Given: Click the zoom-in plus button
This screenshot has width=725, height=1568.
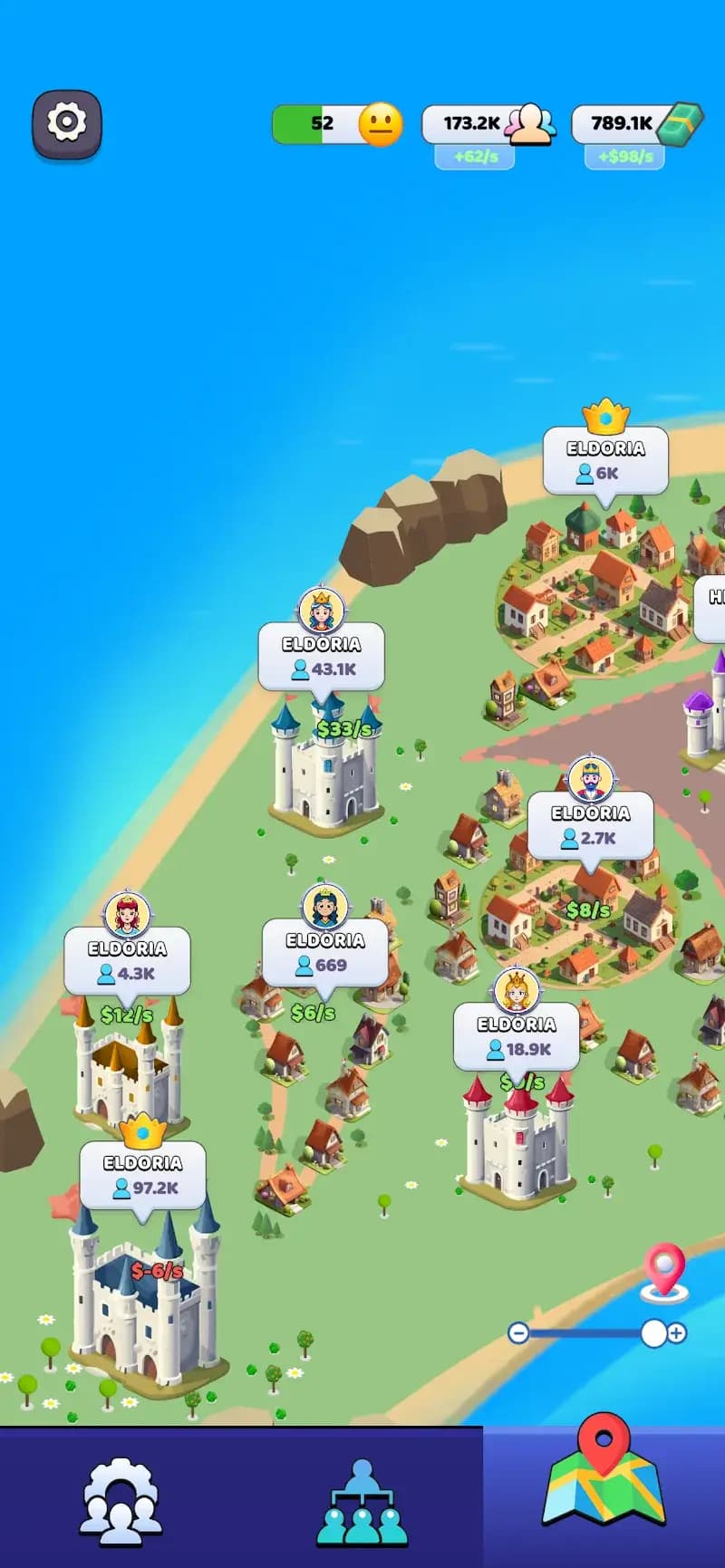Looking at the screenshot, I should [677, 1332].
